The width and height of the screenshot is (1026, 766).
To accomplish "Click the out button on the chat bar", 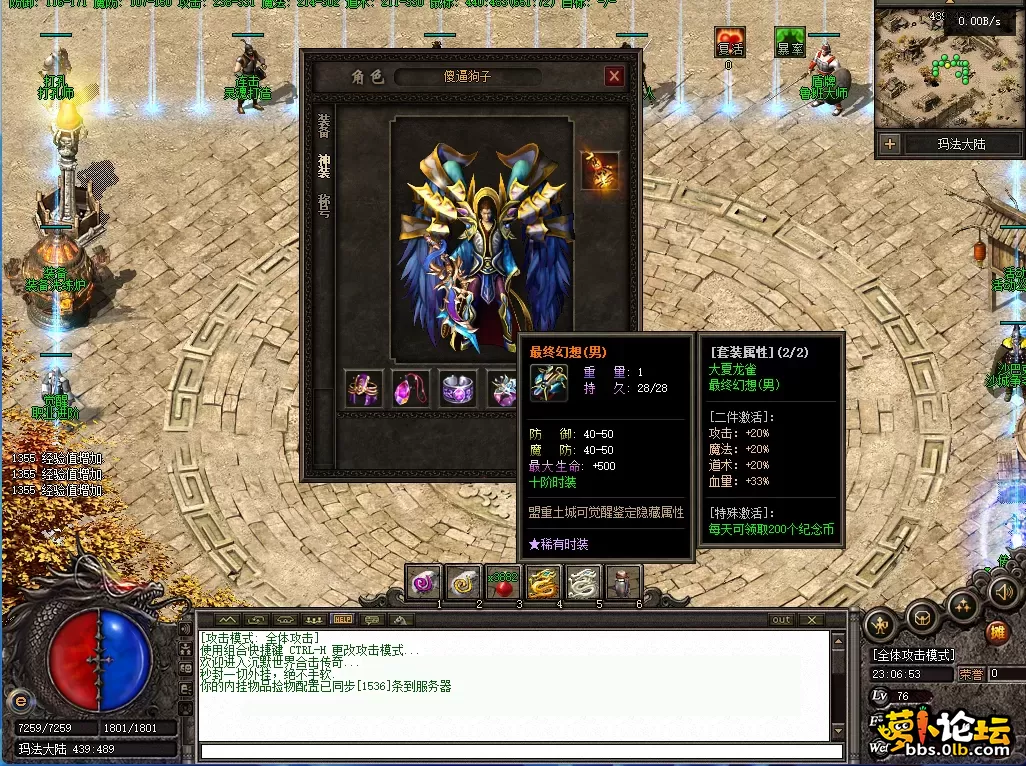I will point(781,620).
